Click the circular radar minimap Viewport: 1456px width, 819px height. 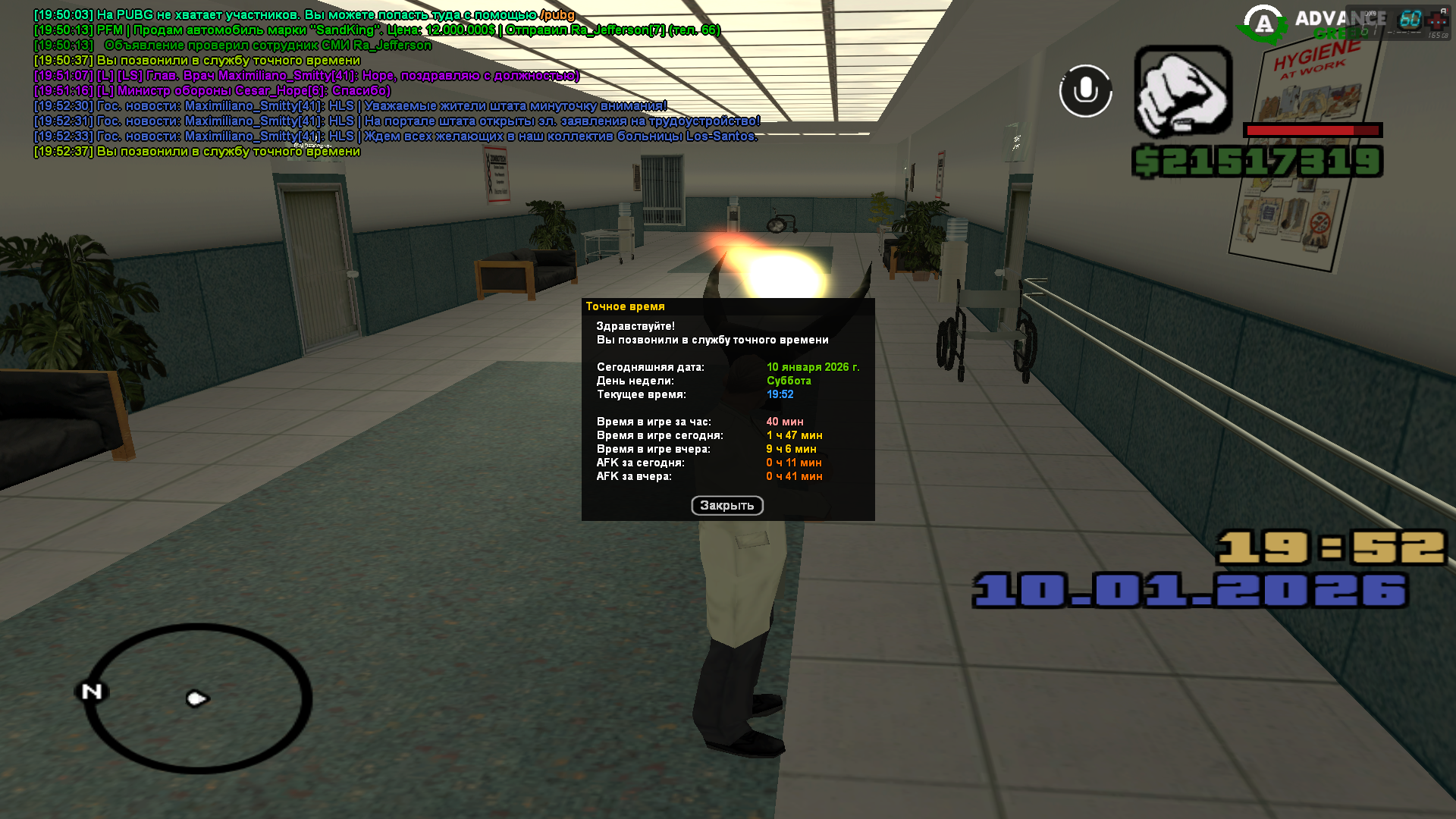click(198, 698)
